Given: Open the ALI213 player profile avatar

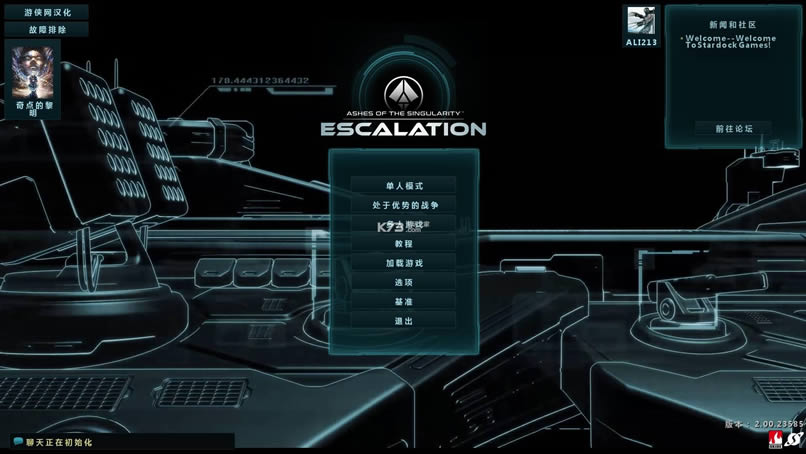Looking at the screenshot, I should [x=641, y=22].
